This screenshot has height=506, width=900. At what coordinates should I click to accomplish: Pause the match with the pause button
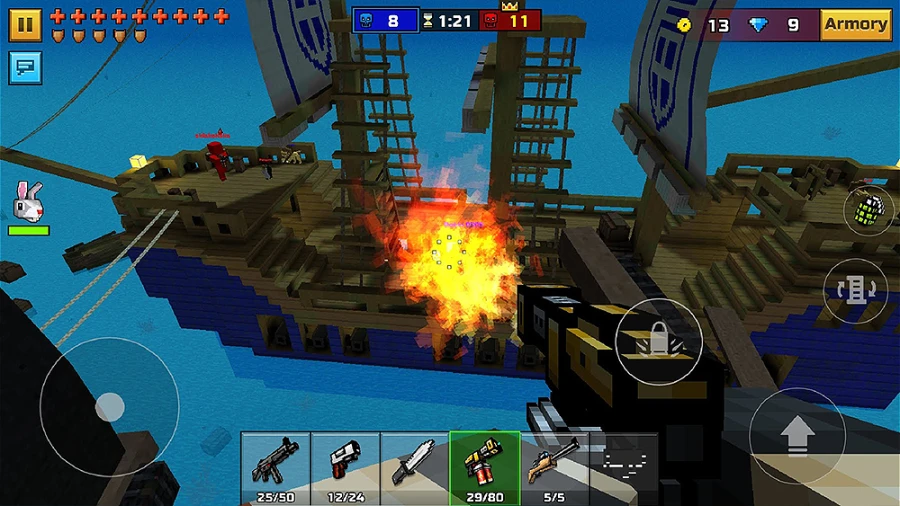pyautogui.click(x=25, y=25)
